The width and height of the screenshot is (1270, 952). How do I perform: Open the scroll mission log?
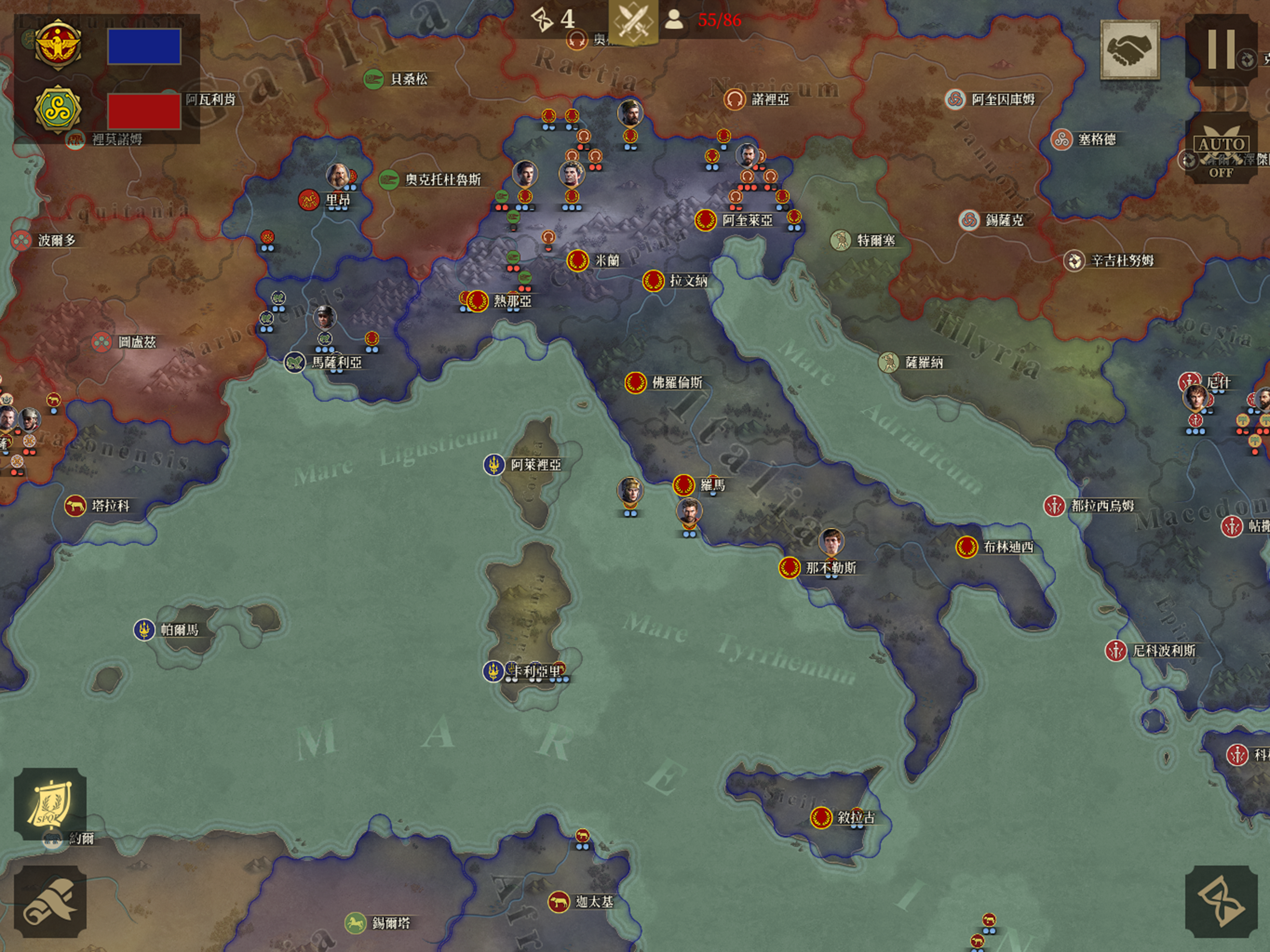[50, 901]
